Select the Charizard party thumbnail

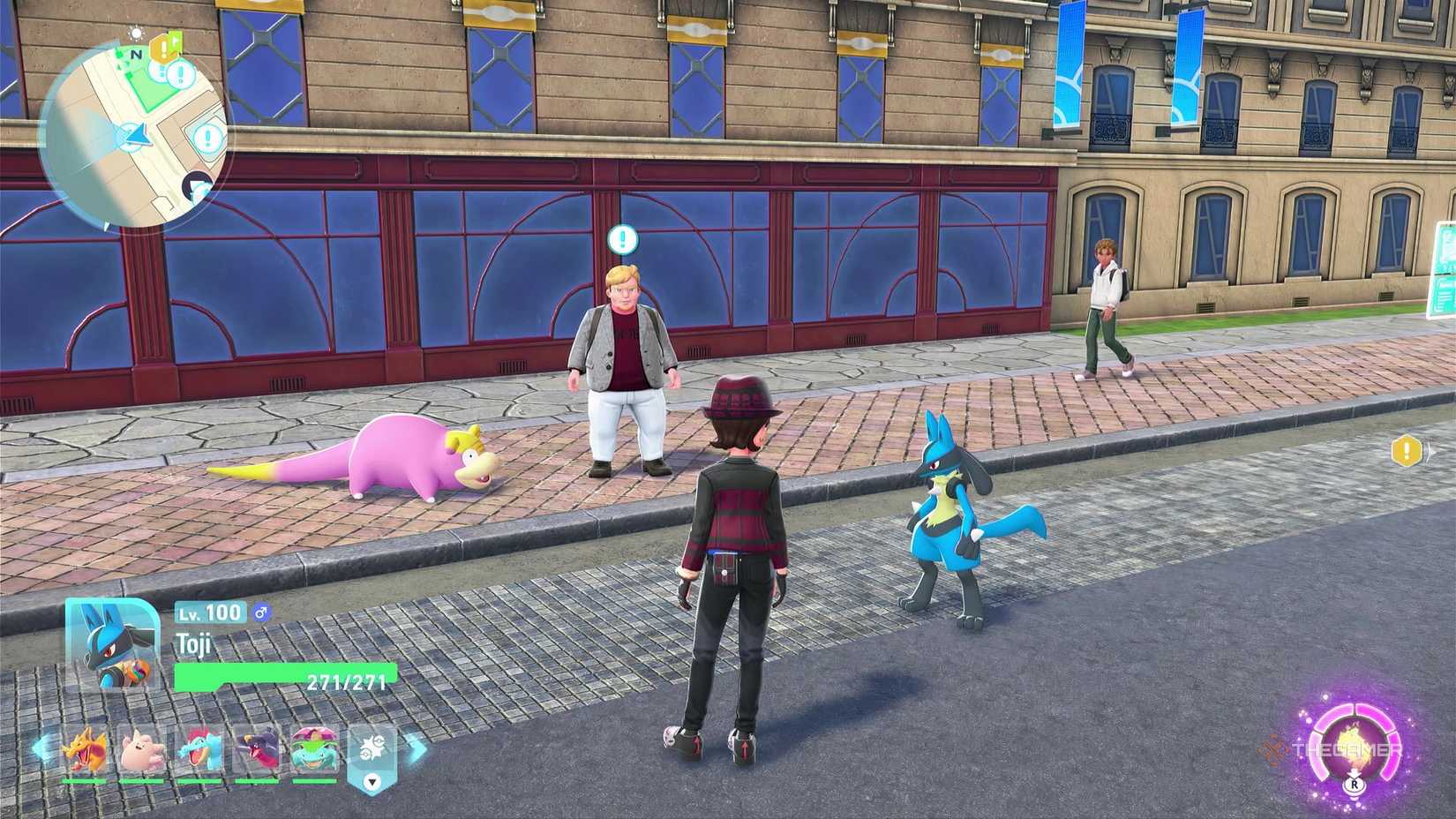click(x=85, y=748)
